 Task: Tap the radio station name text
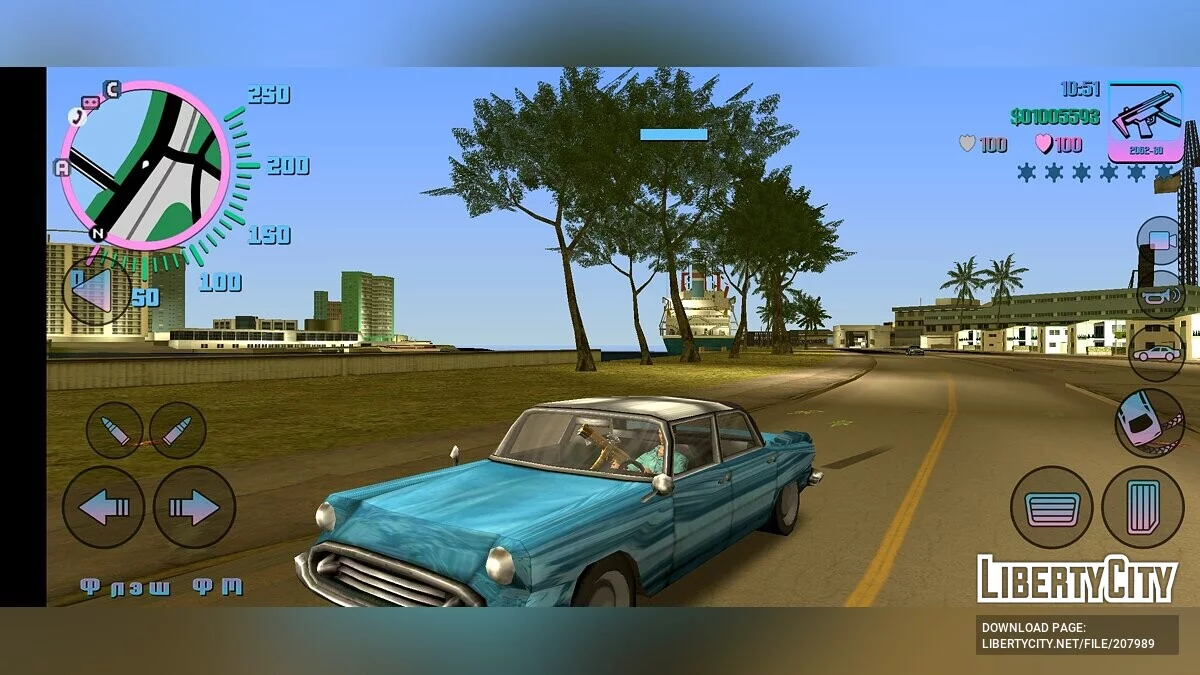(x=161, y=587)
